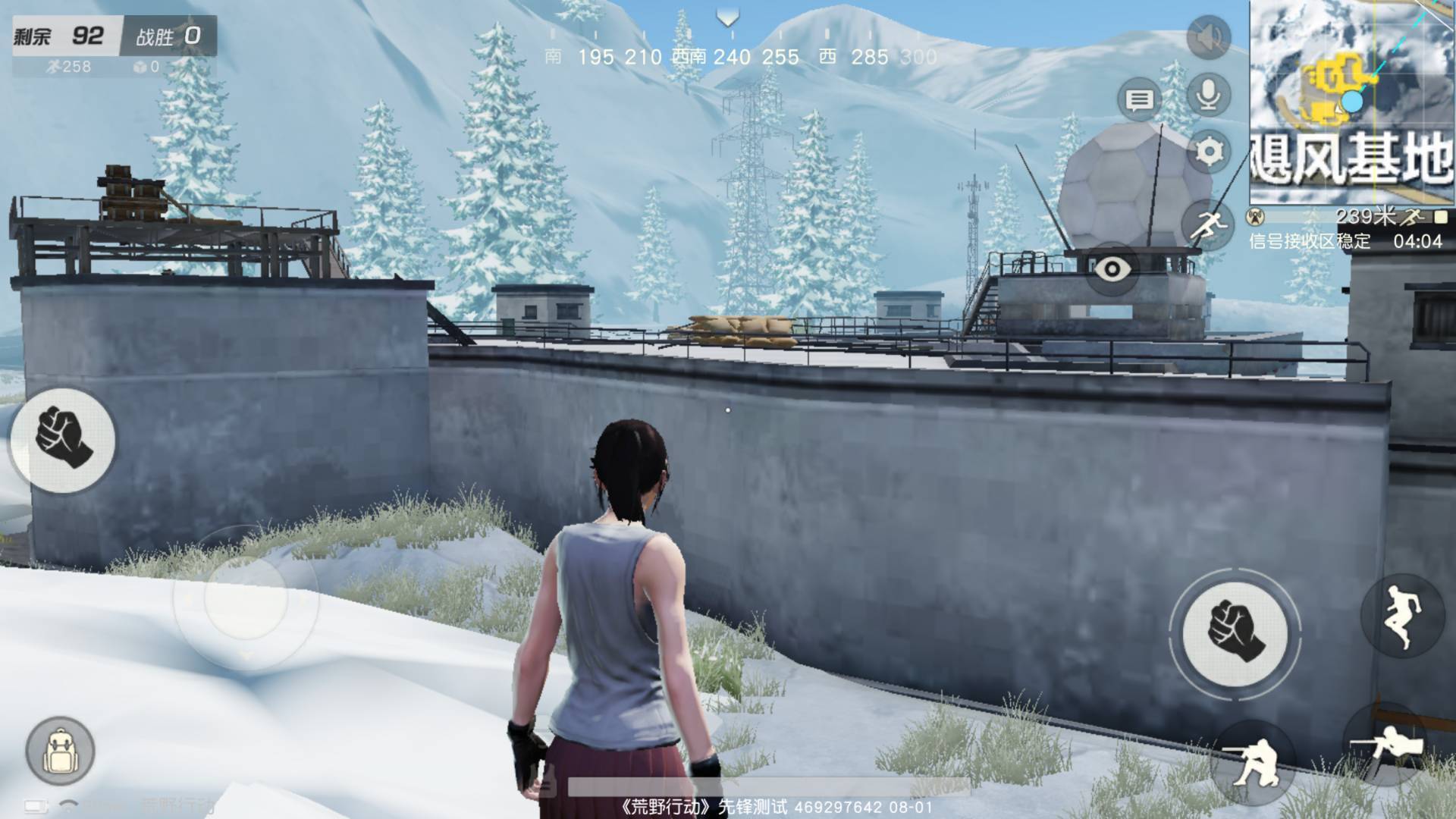Screen dimensions: 1456x819
Task: Activate the eye free-look button
Action: [x=1112, y=269]
